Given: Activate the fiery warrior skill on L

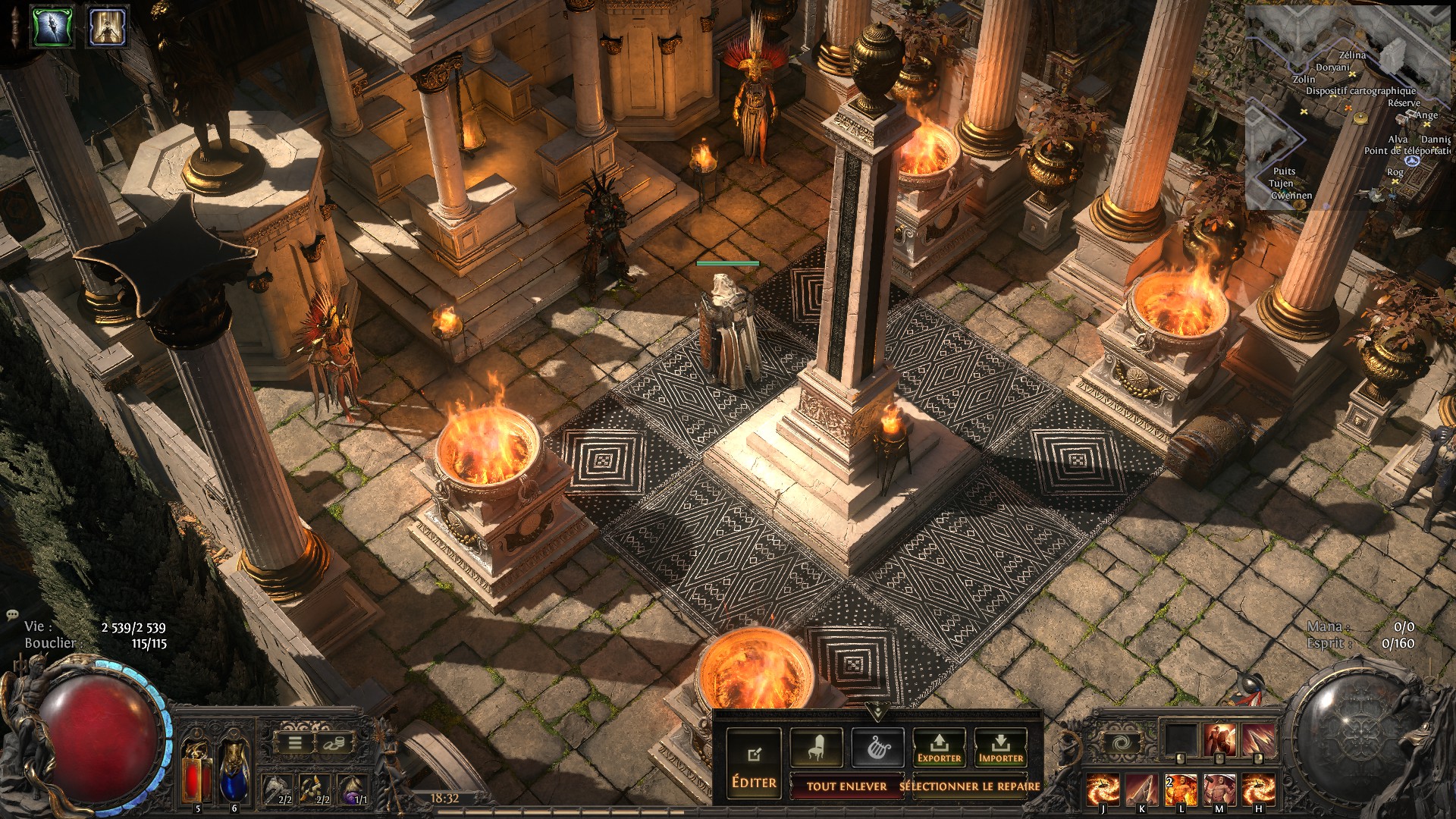Looking at the screenshot, I should [x=1180, y=789].
